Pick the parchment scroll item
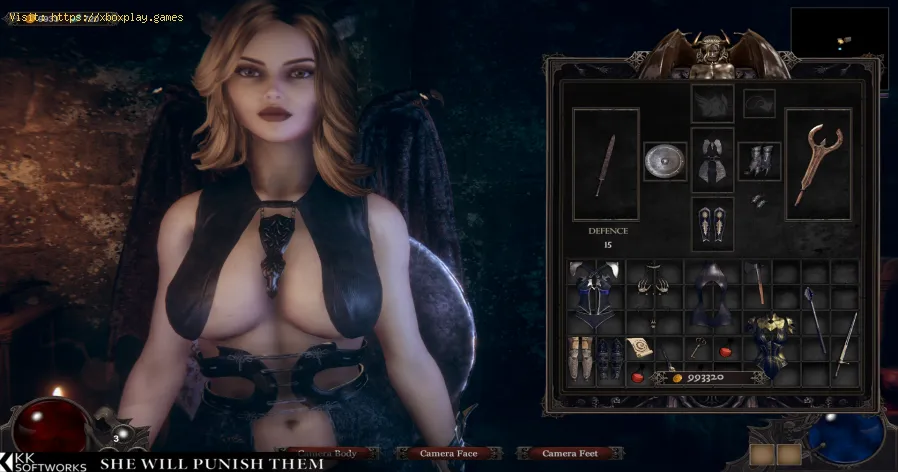The height and width of the screenshot is (472, 898). point(640,347)
